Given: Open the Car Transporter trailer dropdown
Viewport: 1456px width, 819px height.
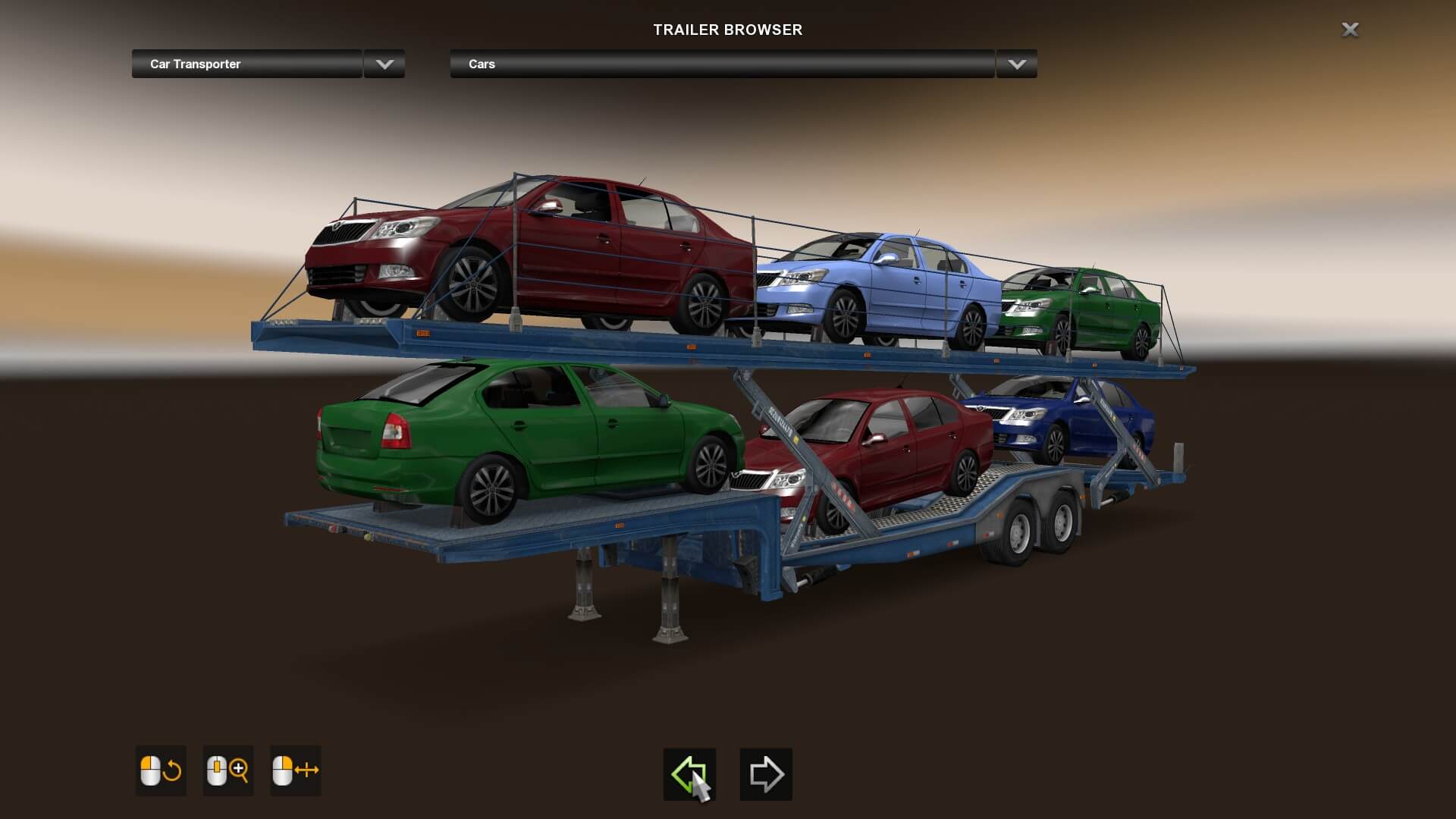Looking at the screenshot, I should tap(247, 64).
